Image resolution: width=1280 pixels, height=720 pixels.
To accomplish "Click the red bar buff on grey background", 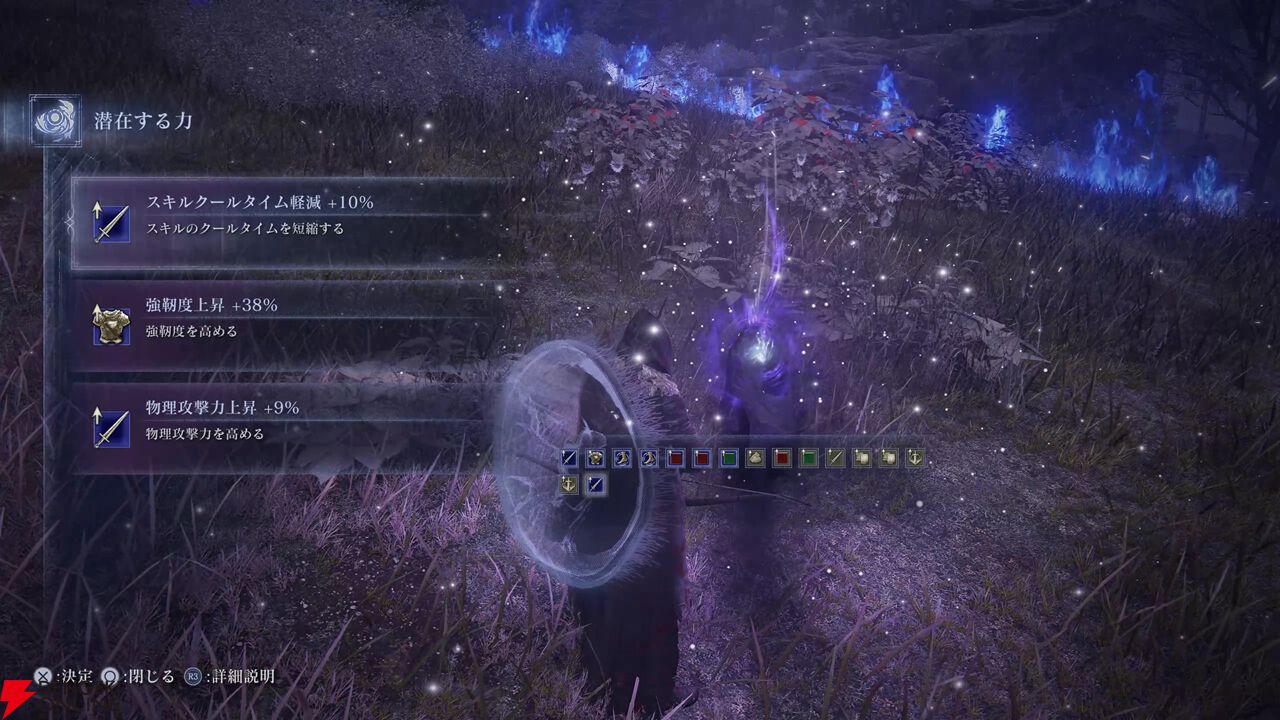I will point(782,458).
